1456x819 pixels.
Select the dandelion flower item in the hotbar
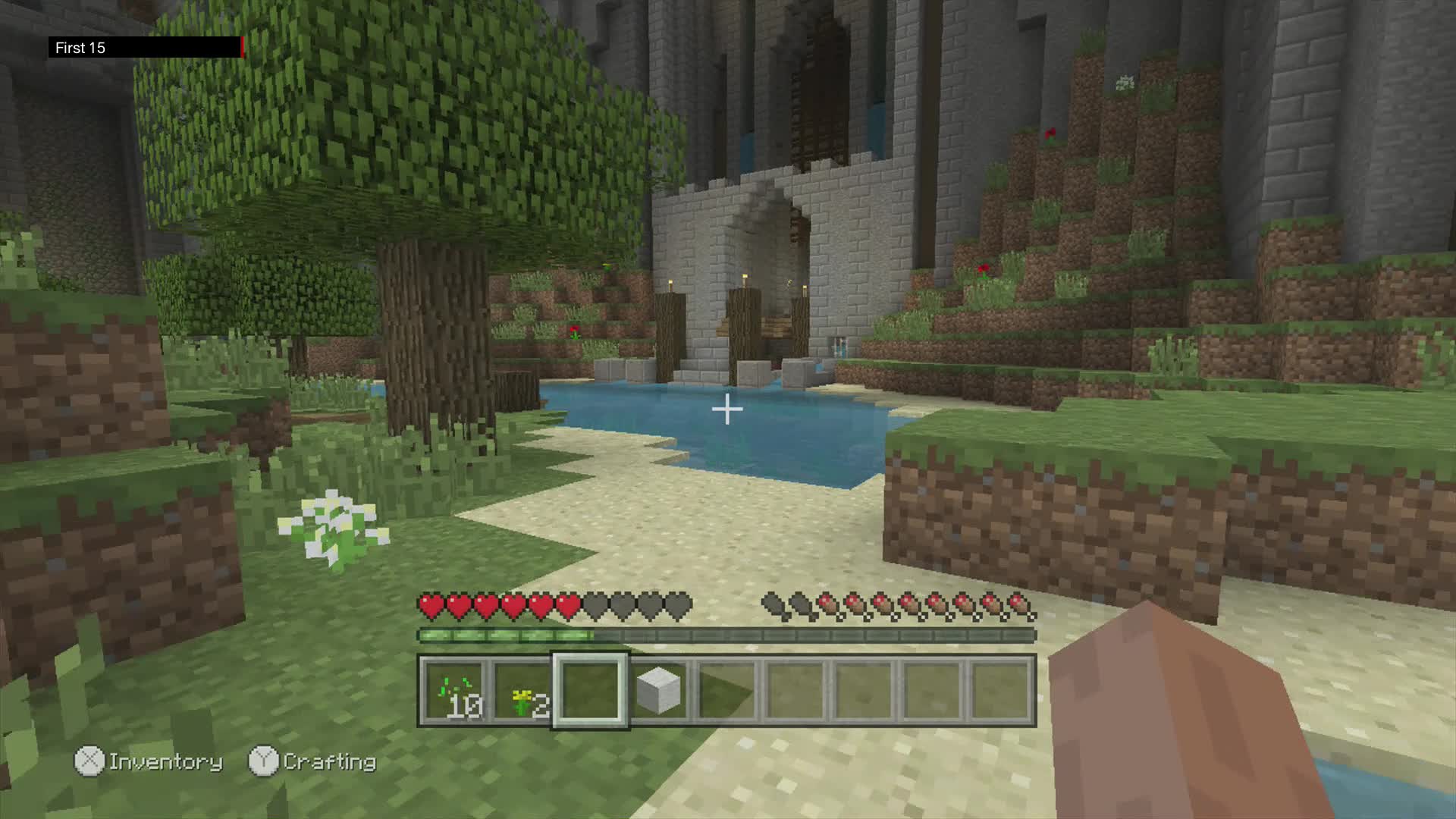click(x=522, y=690)
